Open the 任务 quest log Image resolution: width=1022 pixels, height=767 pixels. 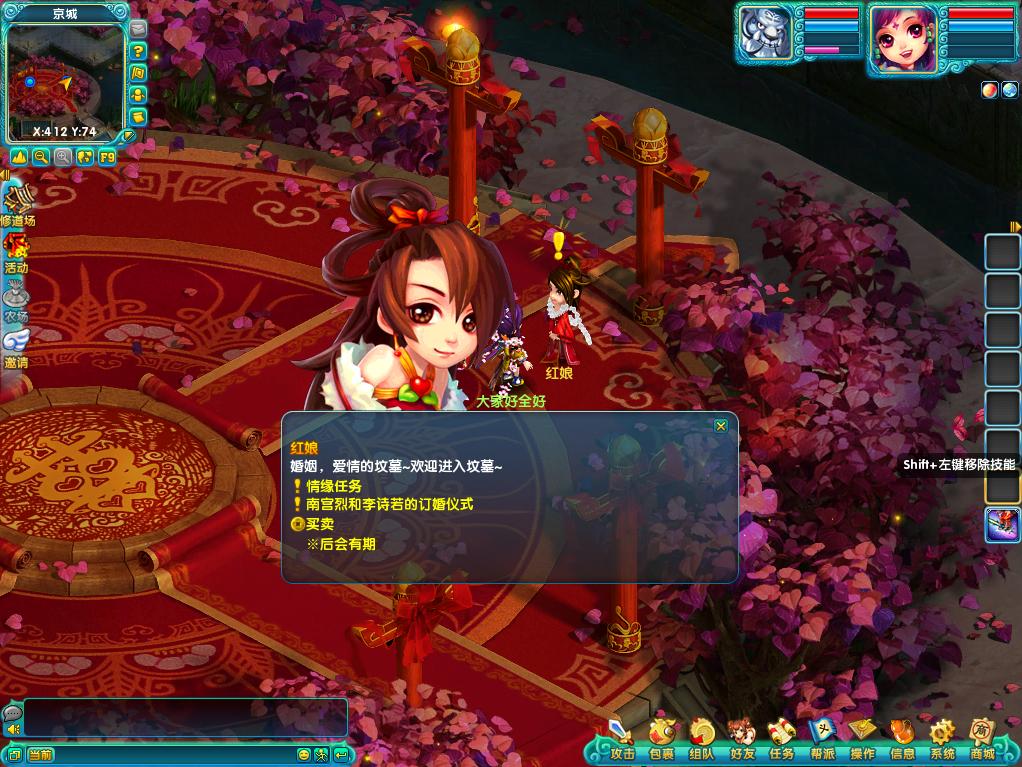[x=781, y=740]
